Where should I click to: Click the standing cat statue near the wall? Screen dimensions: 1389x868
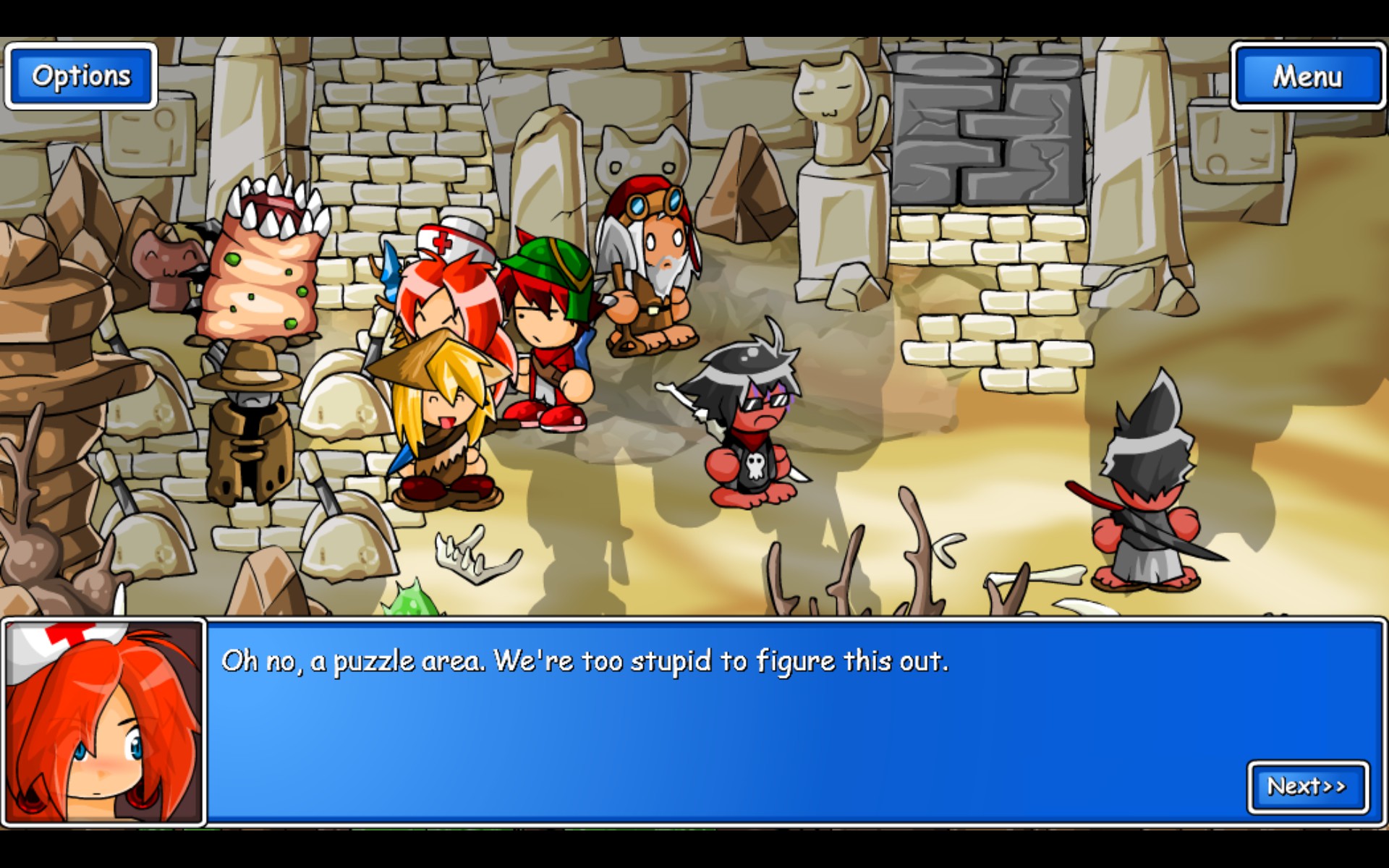coord(832,145)
